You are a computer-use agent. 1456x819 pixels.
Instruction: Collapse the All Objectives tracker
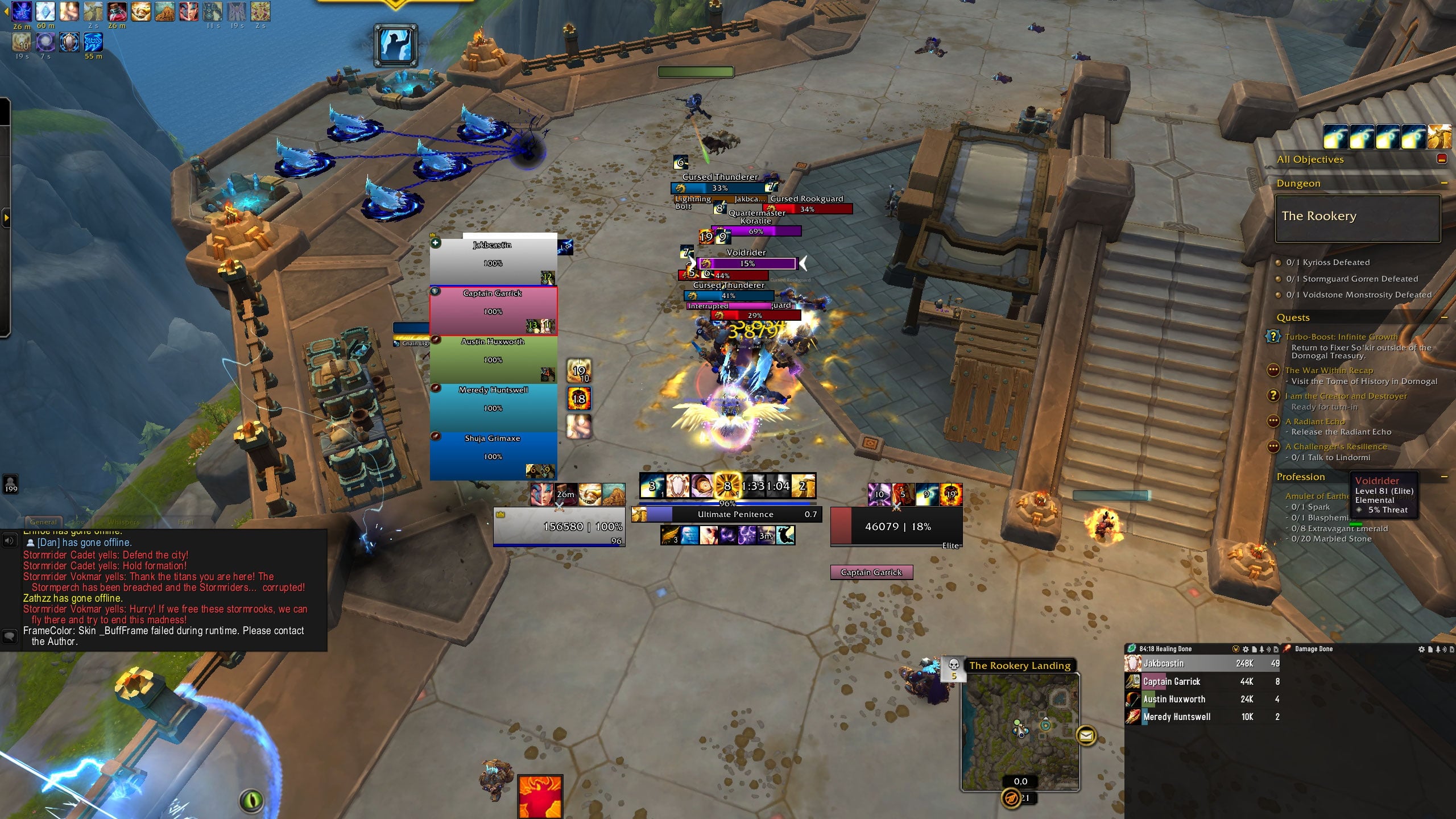[1441, 159]
